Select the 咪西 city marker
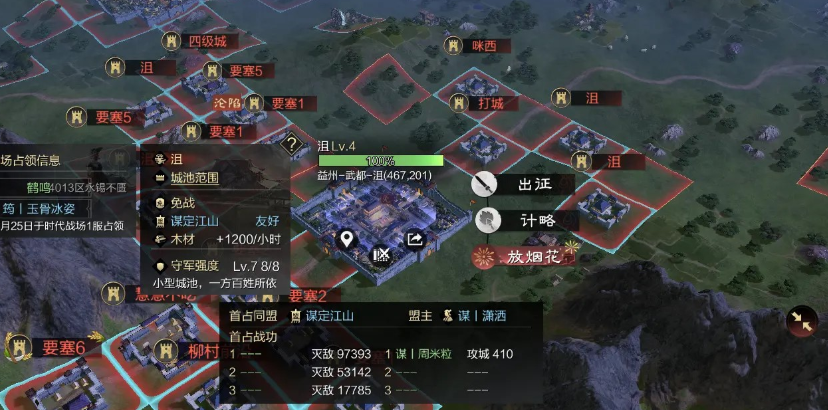The width and height of the screenshot is (828, 410). point(484,46)
